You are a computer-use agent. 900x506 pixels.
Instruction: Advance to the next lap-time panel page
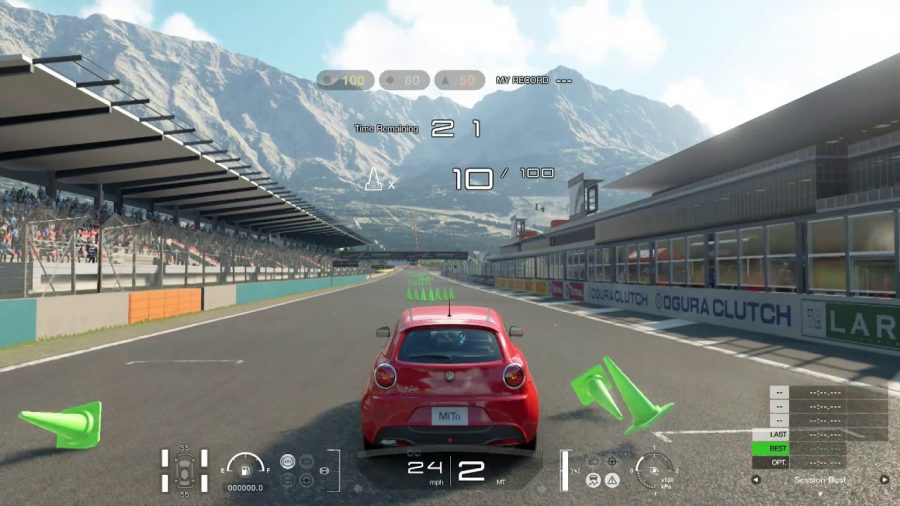[x=884, y=480]
